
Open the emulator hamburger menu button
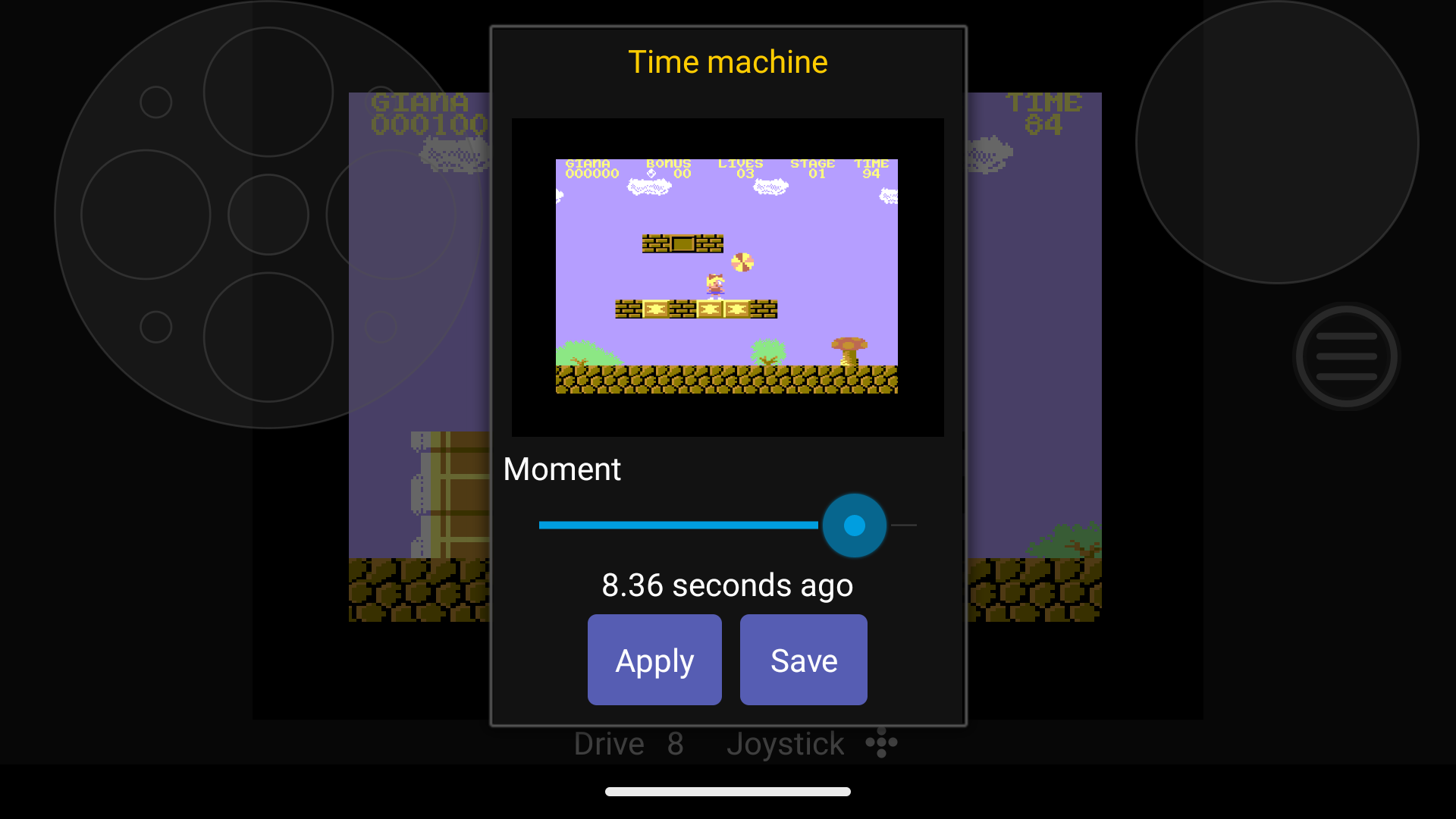pos(1346,356)
